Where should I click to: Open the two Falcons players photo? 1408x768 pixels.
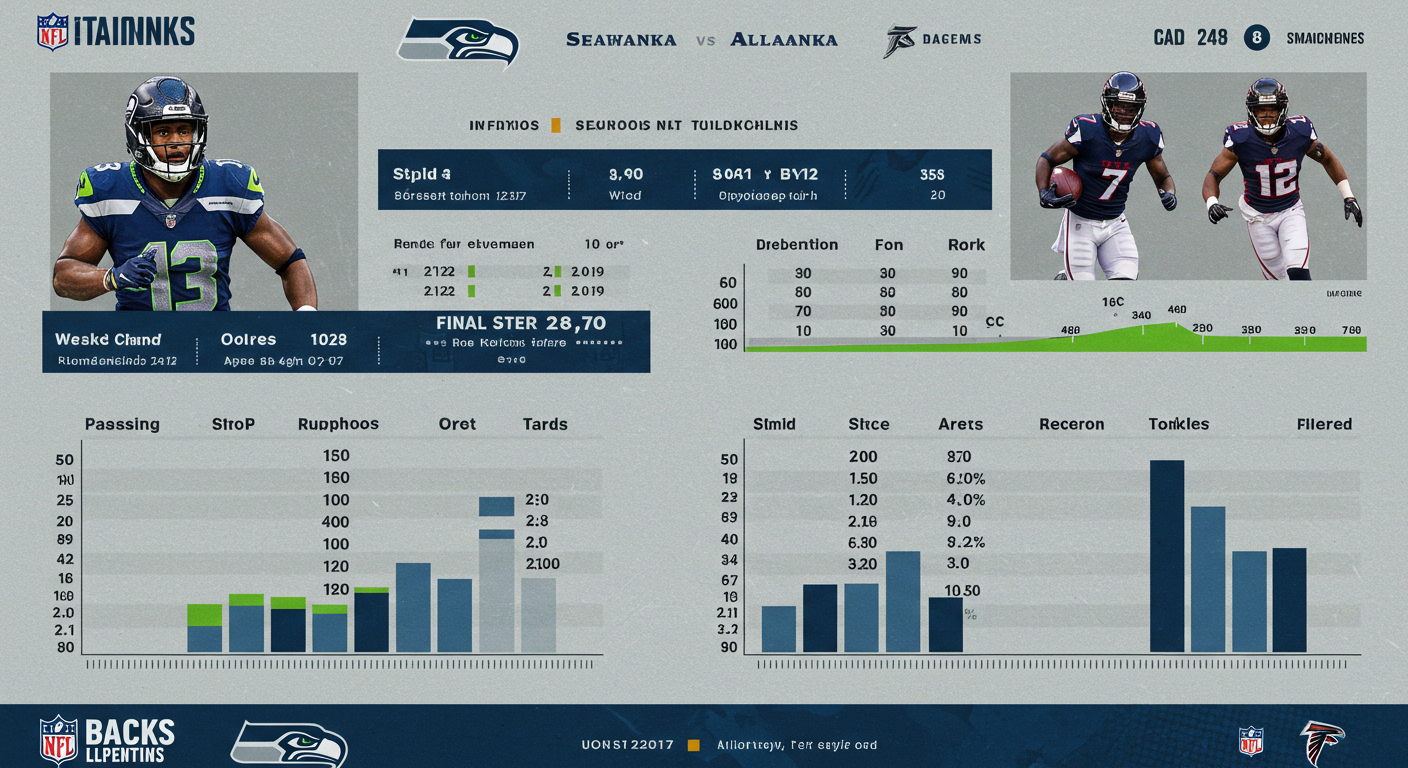tap(1188, 176)
